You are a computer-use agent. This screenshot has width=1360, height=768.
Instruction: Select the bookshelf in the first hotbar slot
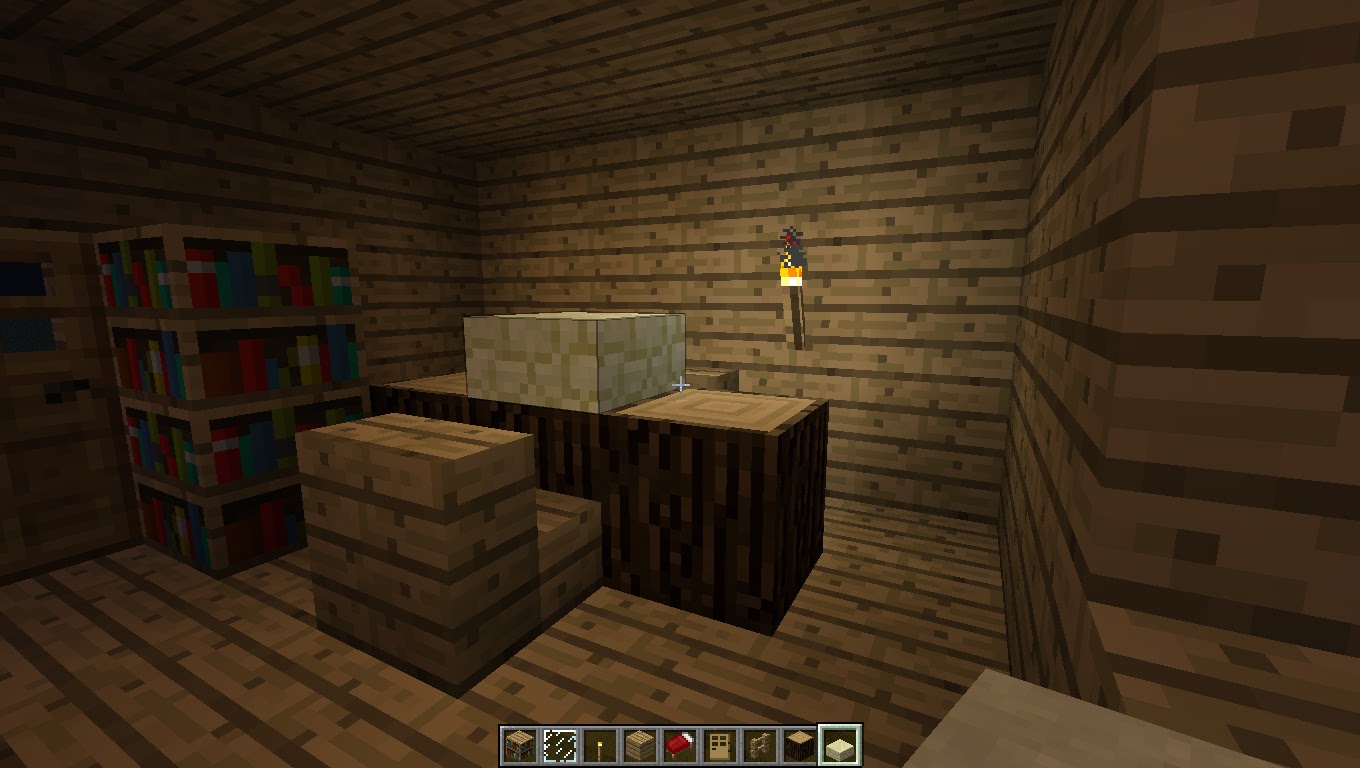pos(519,743)
